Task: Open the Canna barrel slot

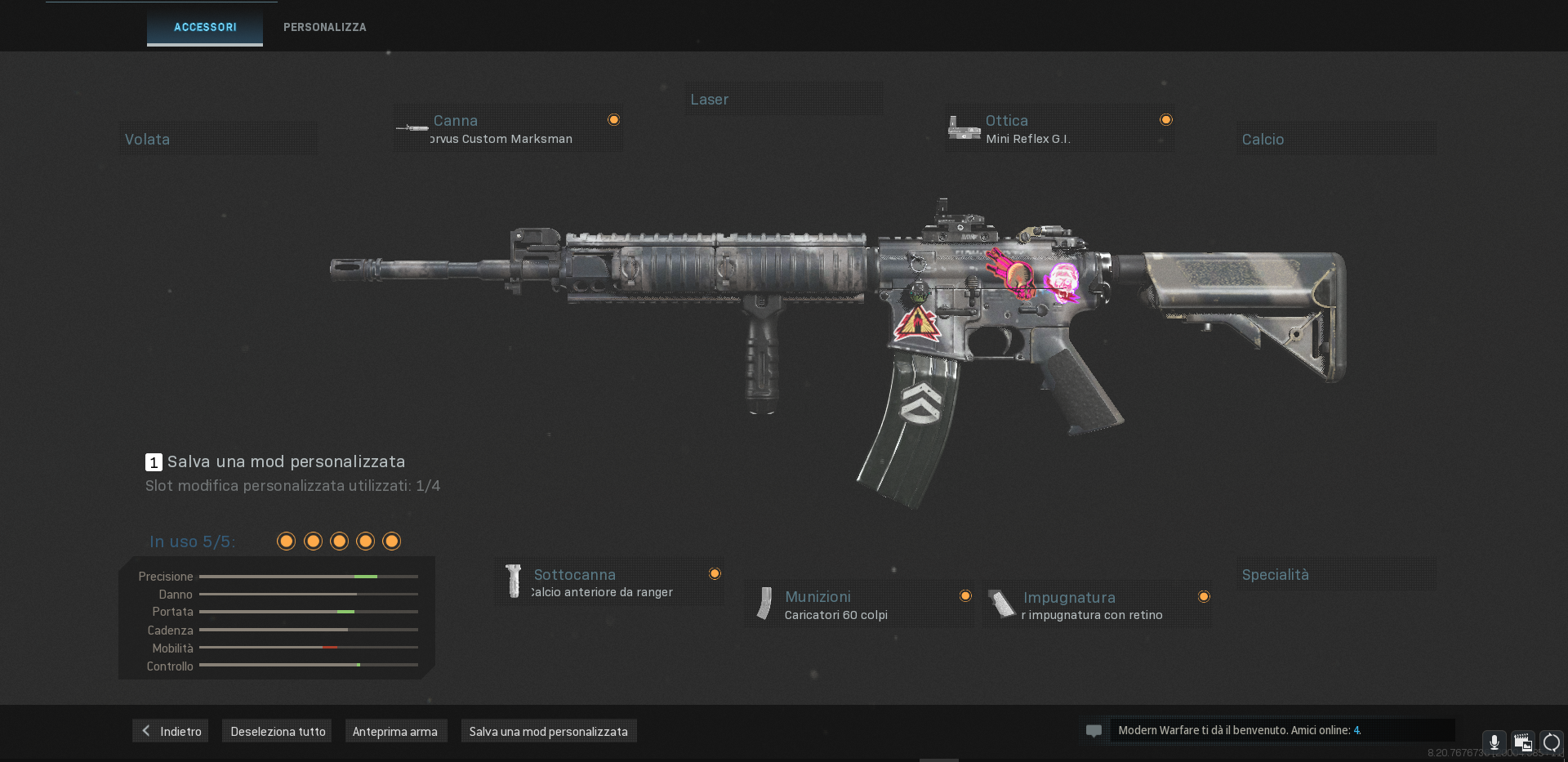Action: [508, 129]
